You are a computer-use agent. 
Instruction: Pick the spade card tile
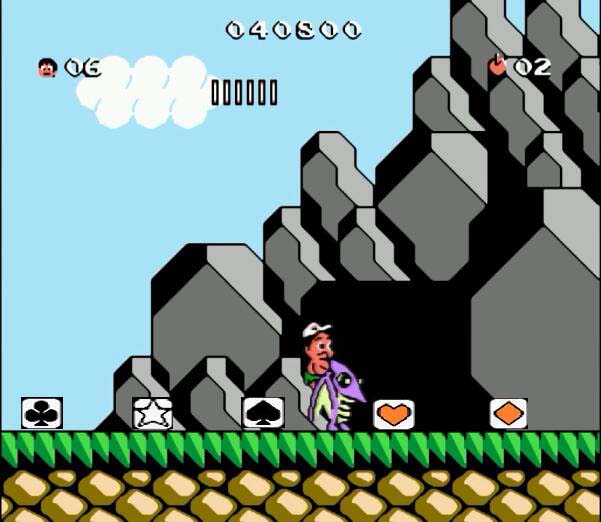[263, 412]
